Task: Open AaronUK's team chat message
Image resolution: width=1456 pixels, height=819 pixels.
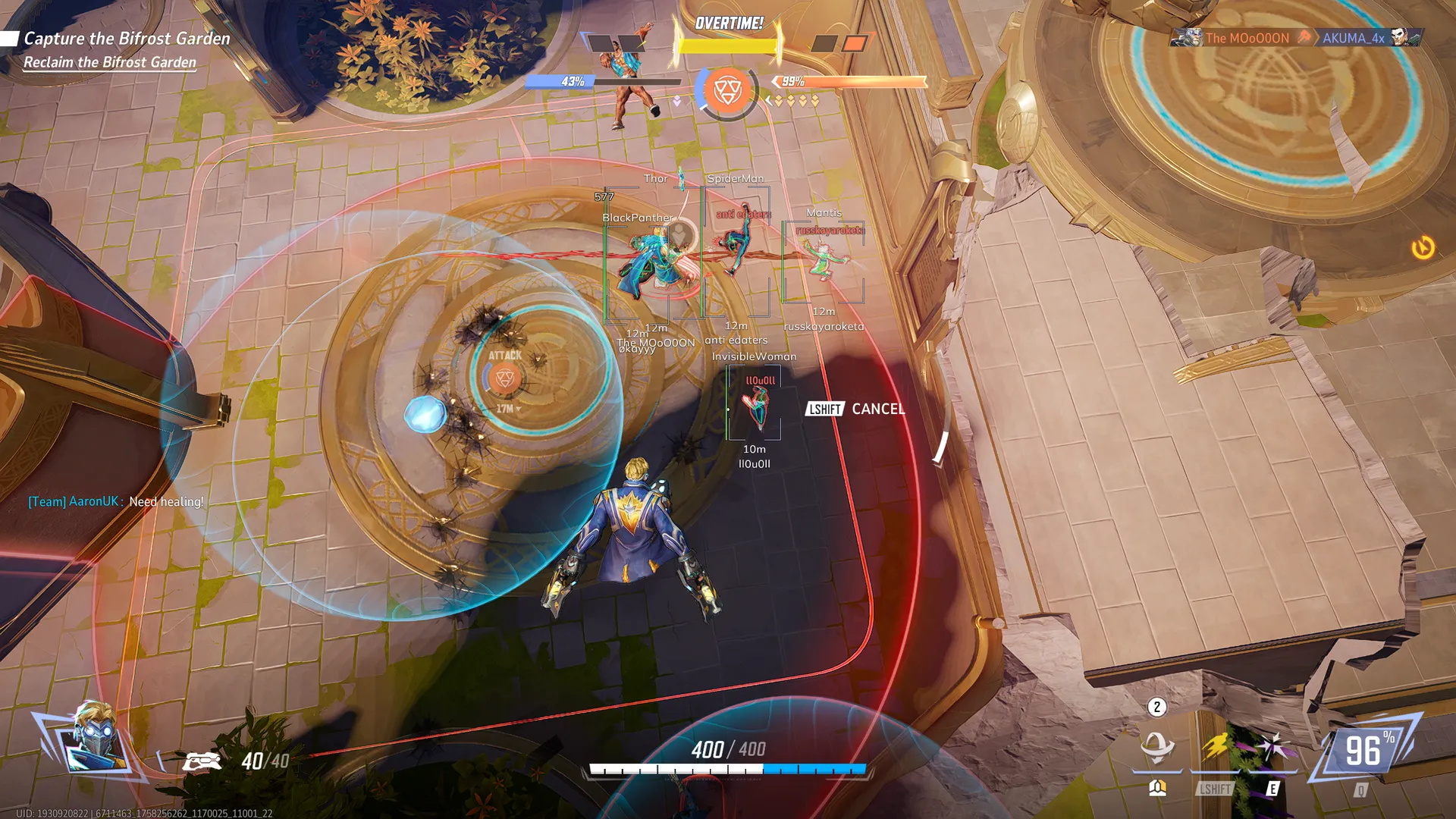Action: [x=116, y=501]
